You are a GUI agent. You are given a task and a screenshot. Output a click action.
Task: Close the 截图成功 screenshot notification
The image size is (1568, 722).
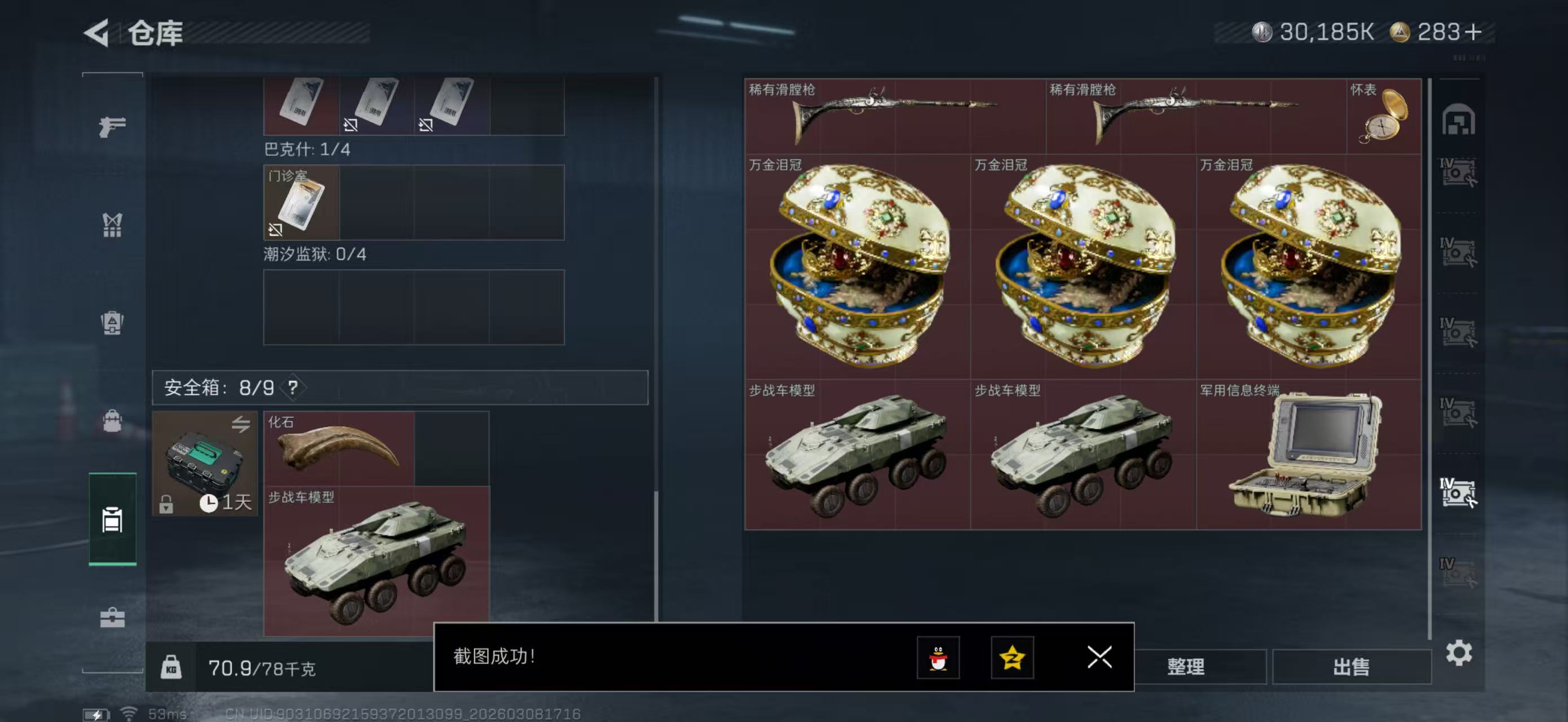1099,657
